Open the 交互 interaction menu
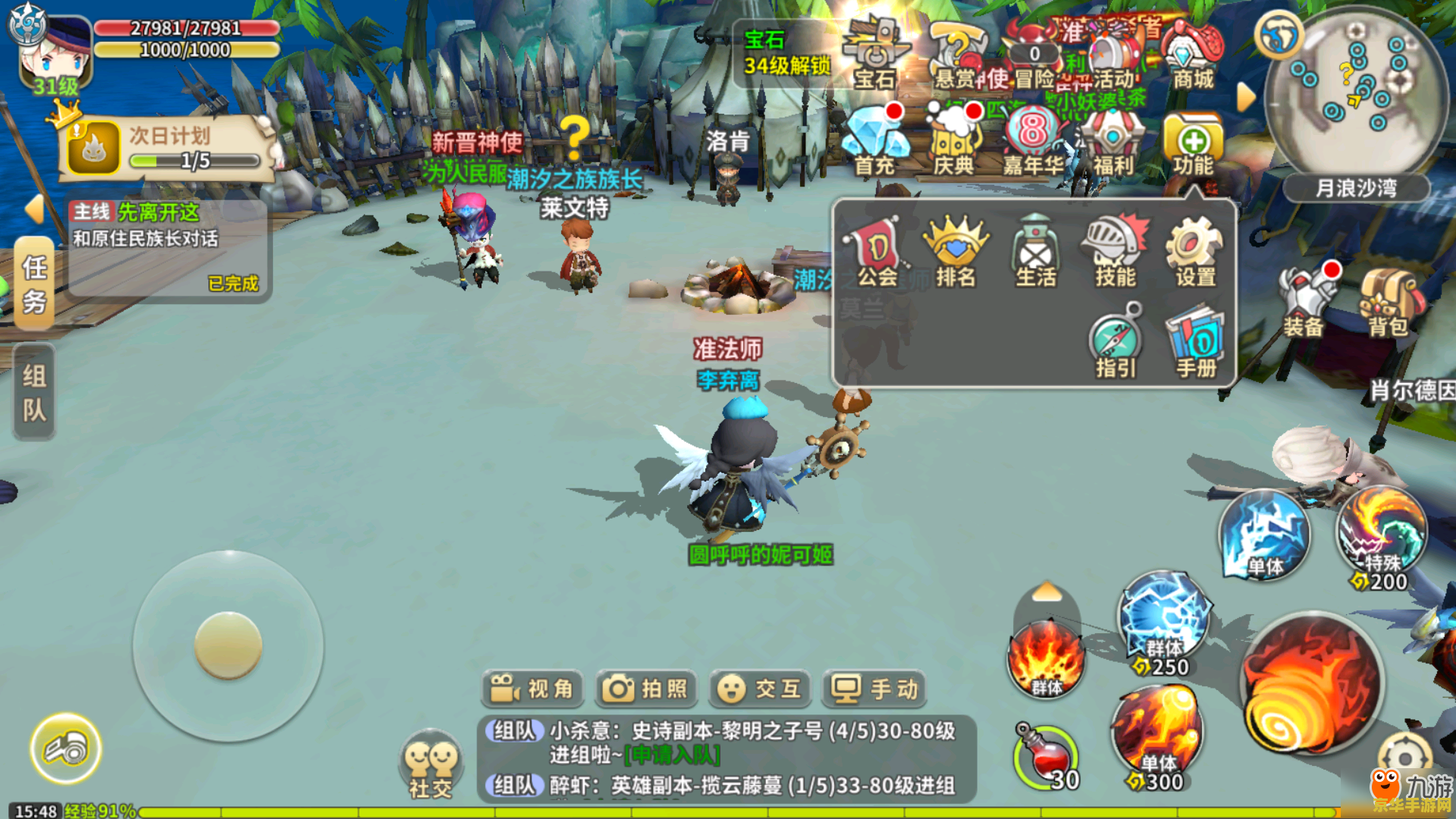 click(760, 689)
